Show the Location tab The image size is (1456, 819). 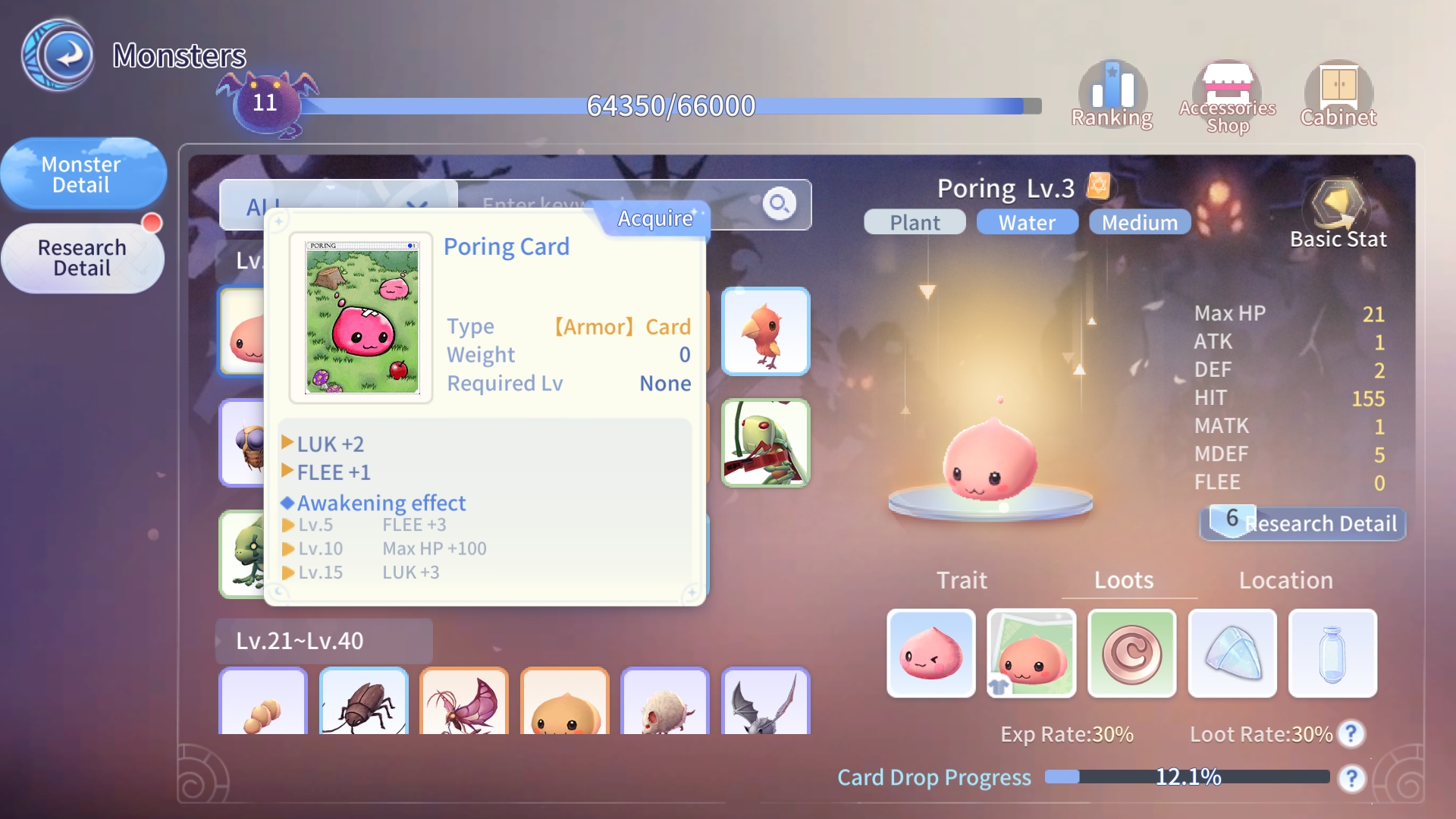click(1285, 580)
